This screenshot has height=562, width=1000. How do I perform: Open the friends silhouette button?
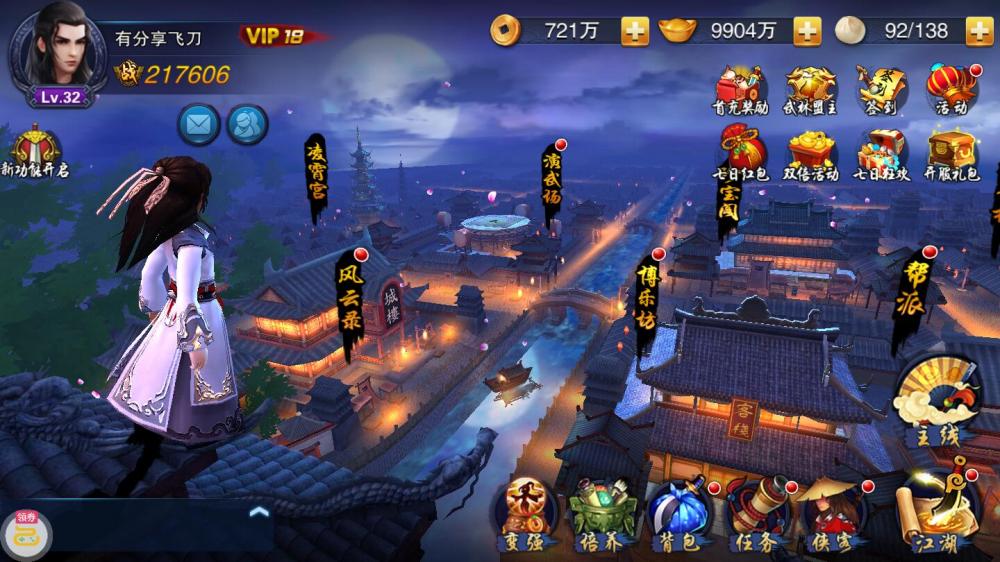(x=247, y=125)
